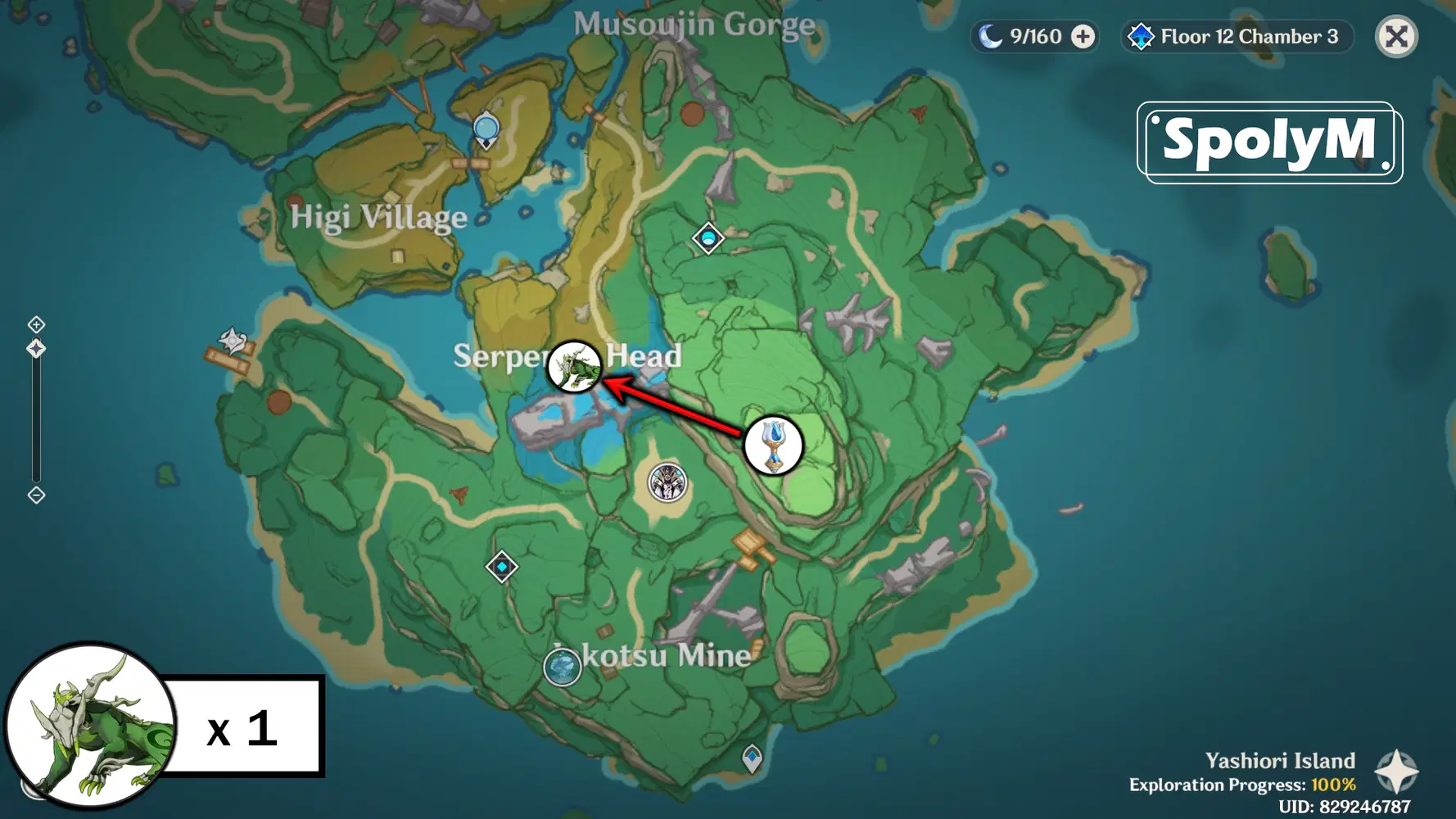Click the SpolyM watermark logo
The height and width of the screenshot is (819, 1456).
[x=1268, y=141]
